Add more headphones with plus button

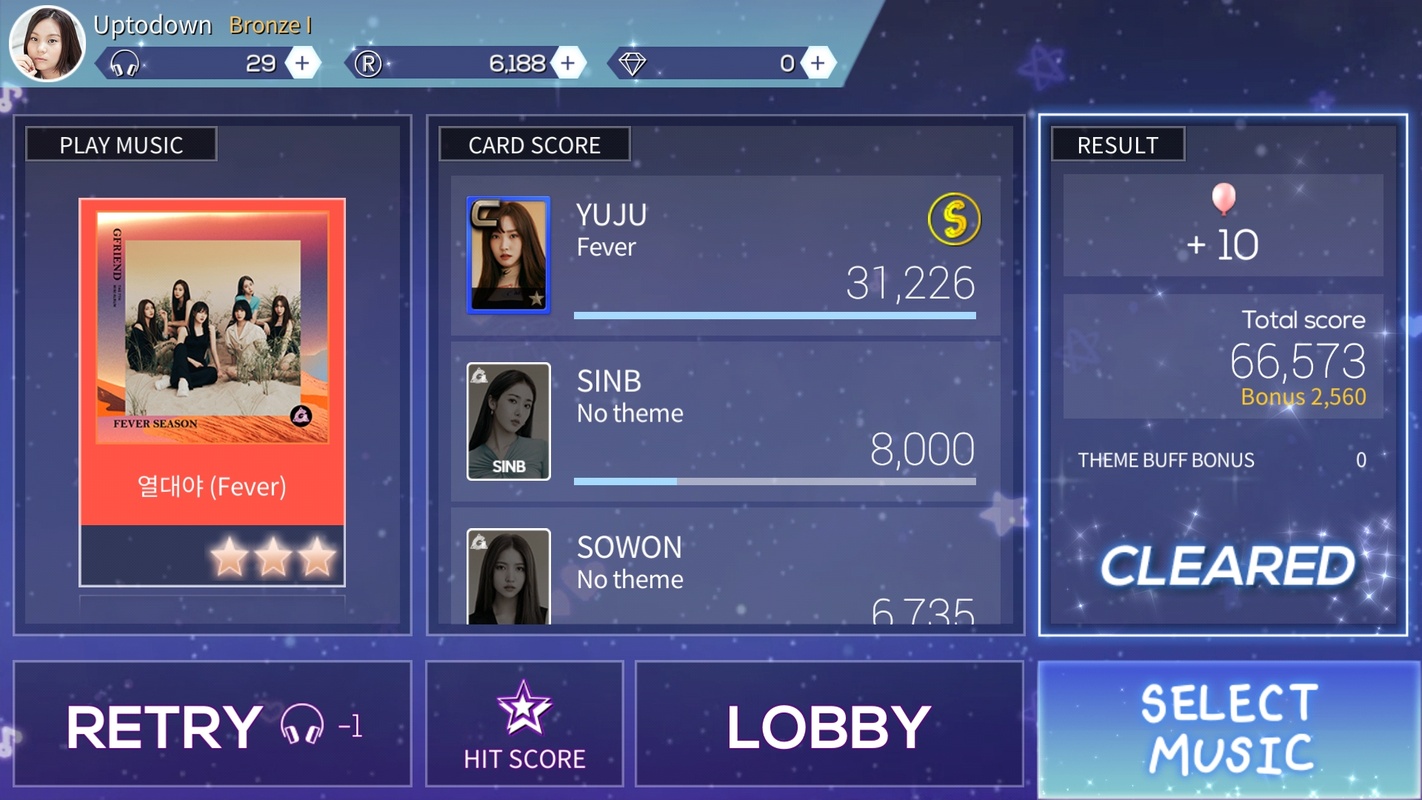[302, 64]
